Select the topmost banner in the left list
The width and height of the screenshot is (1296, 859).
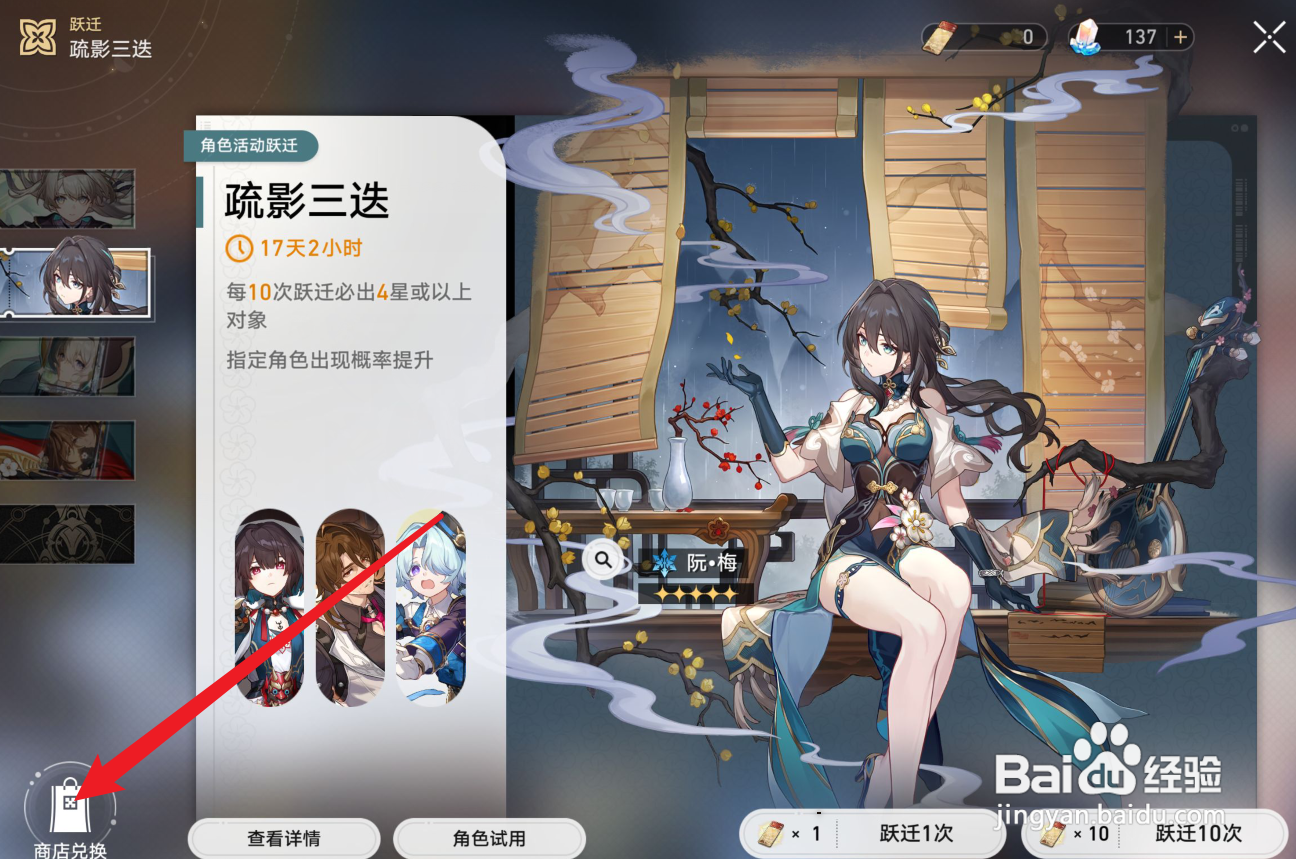[69, 198]
